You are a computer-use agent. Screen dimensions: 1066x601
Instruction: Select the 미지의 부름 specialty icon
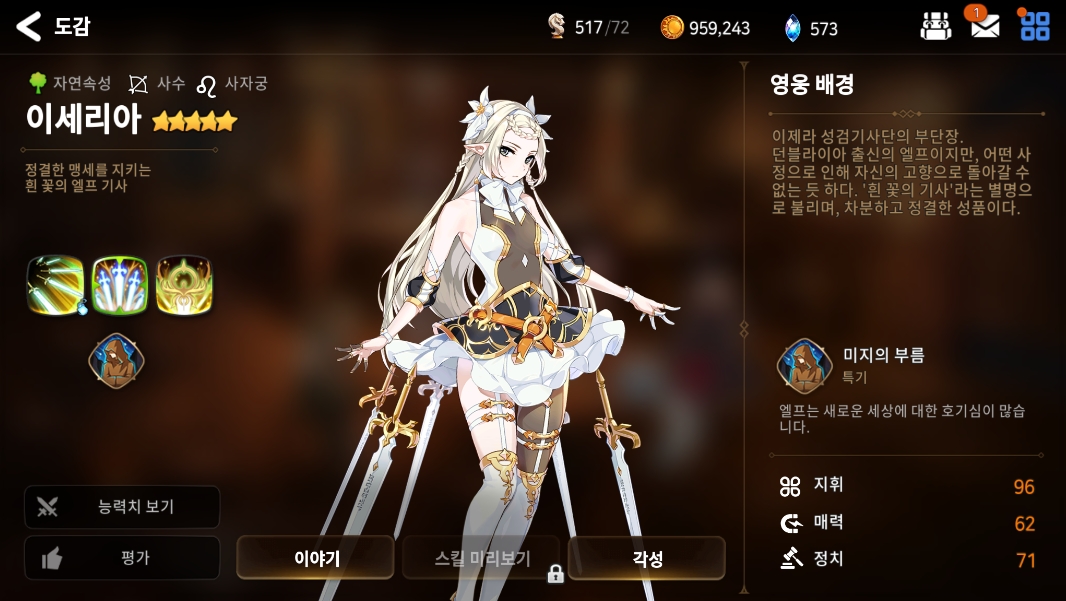(x=806, y=366)
